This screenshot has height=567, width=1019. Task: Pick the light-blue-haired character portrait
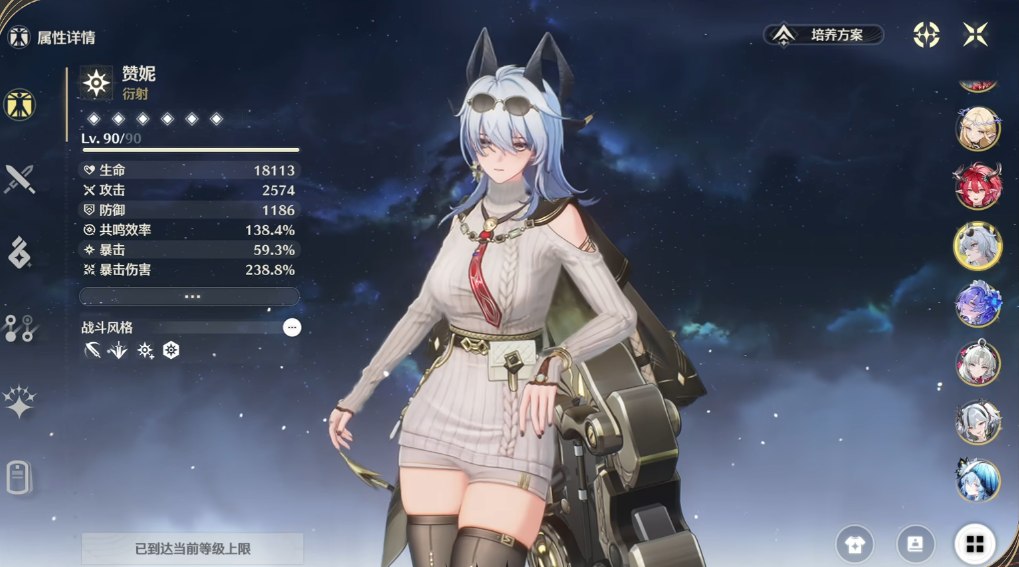977,481
